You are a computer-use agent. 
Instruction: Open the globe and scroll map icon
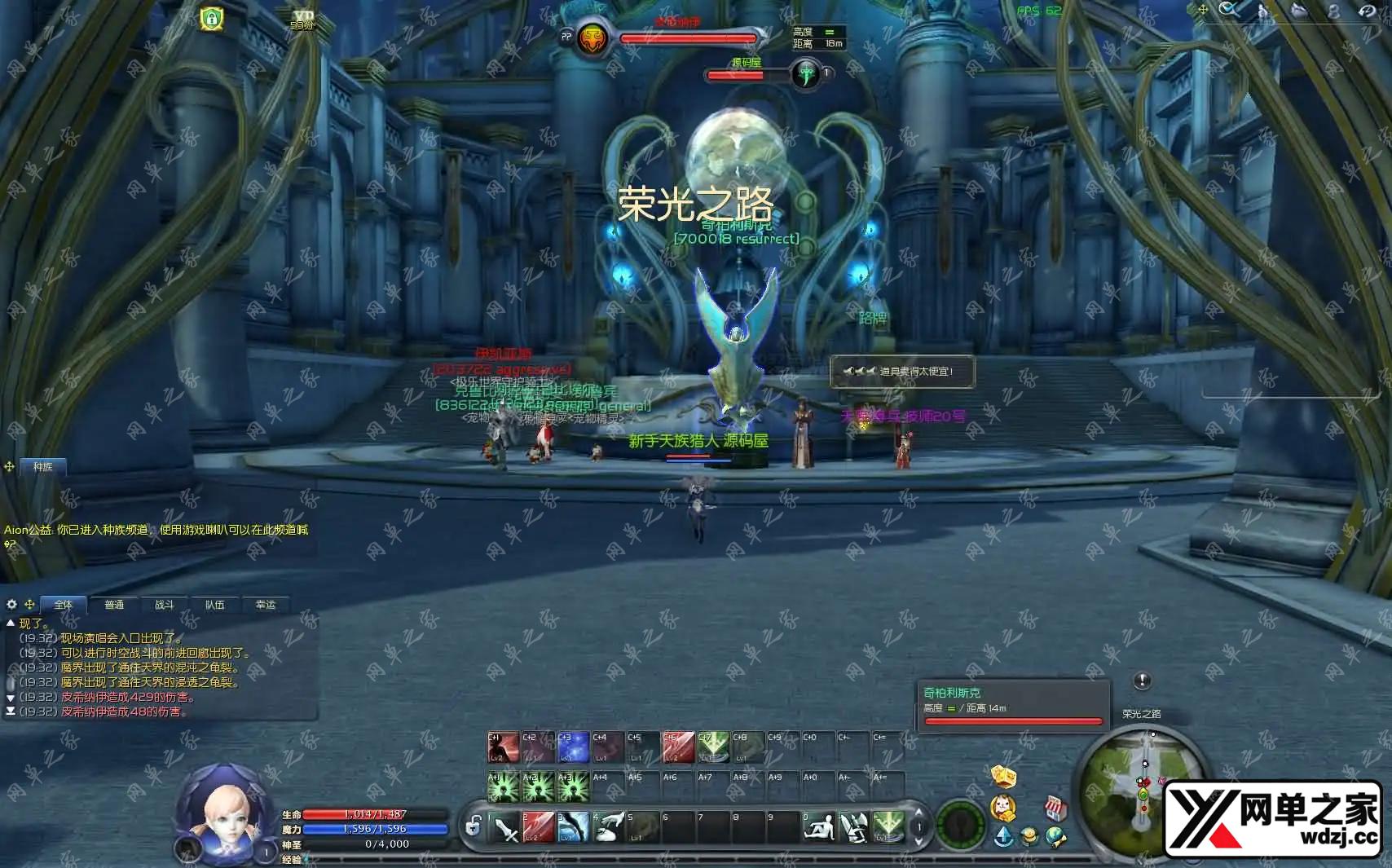1056,836
